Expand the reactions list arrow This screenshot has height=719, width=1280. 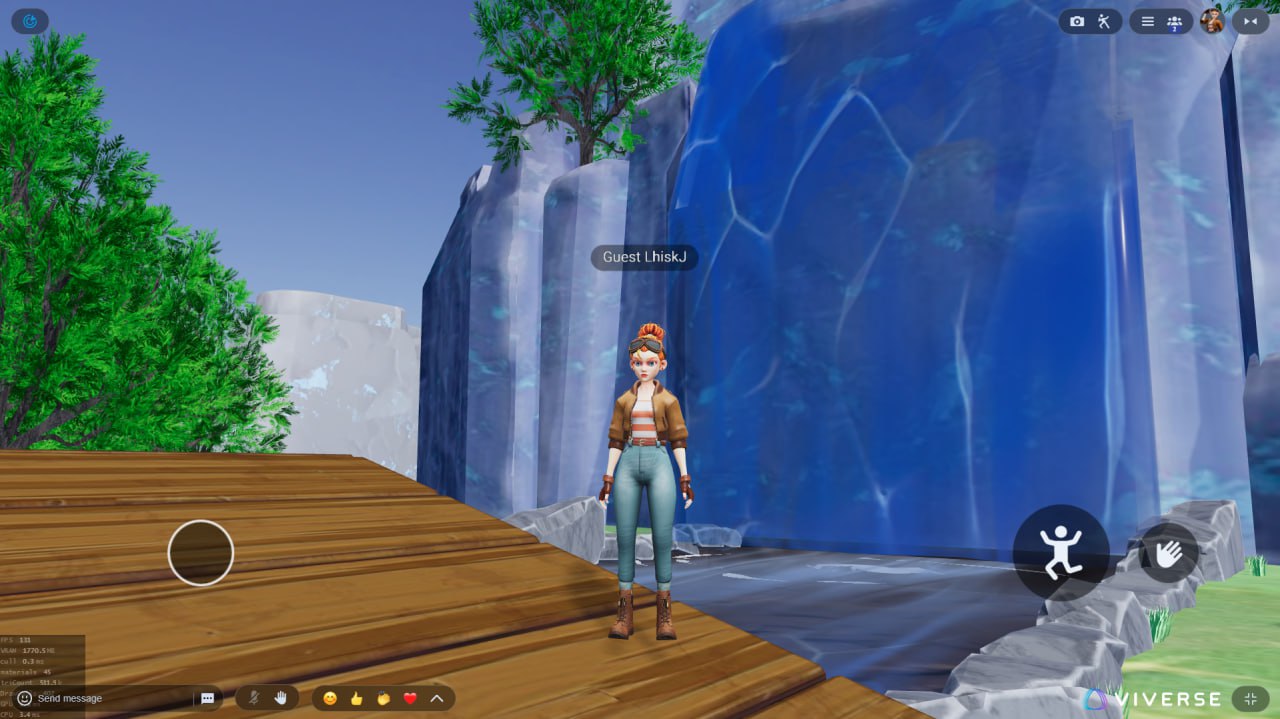[x=437, y=698]
